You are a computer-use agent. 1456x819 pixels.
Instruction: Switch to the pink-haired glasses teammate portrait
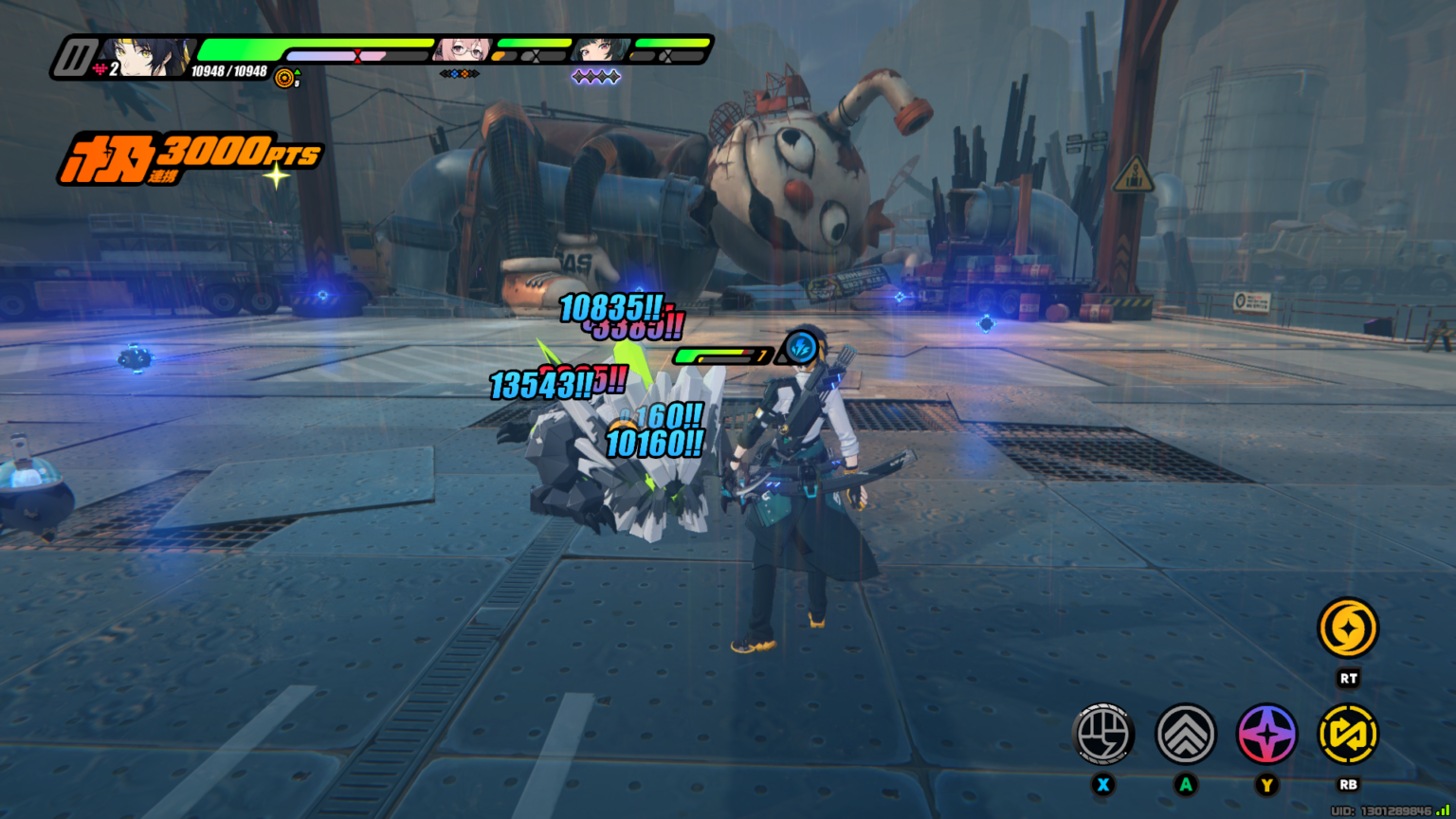tap(463, 50)
